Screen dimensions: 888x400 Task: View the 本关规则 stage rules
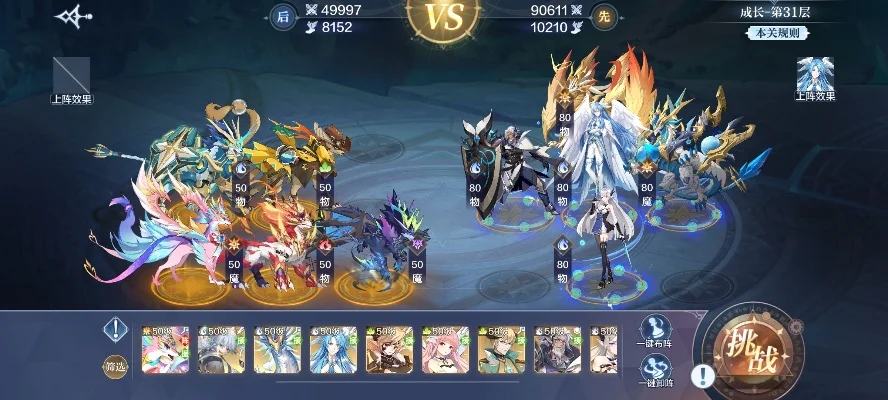pos(776,32)
